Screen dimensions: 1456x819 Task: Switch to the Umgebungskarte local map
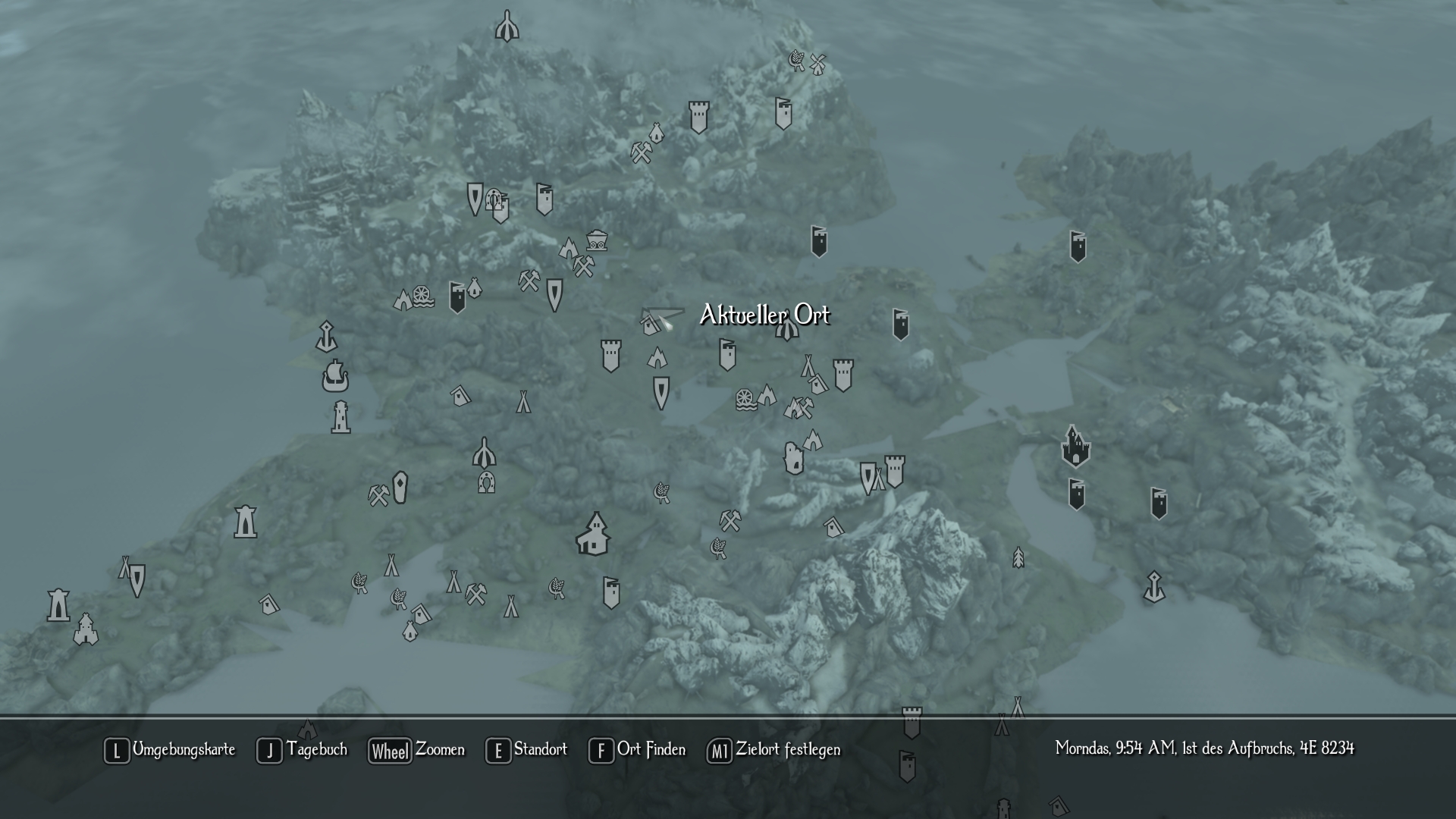pos(170,750)
